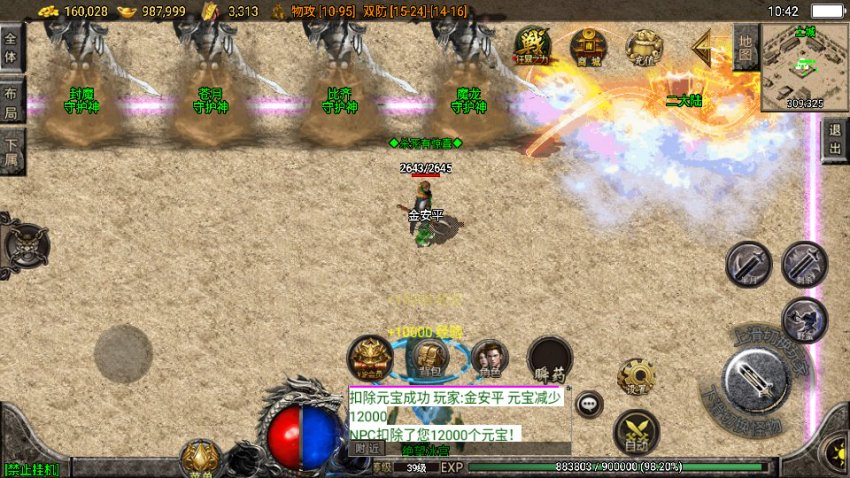Open the 角色 character icon
This screenshot has height=478, width=850.
point(489,357)
